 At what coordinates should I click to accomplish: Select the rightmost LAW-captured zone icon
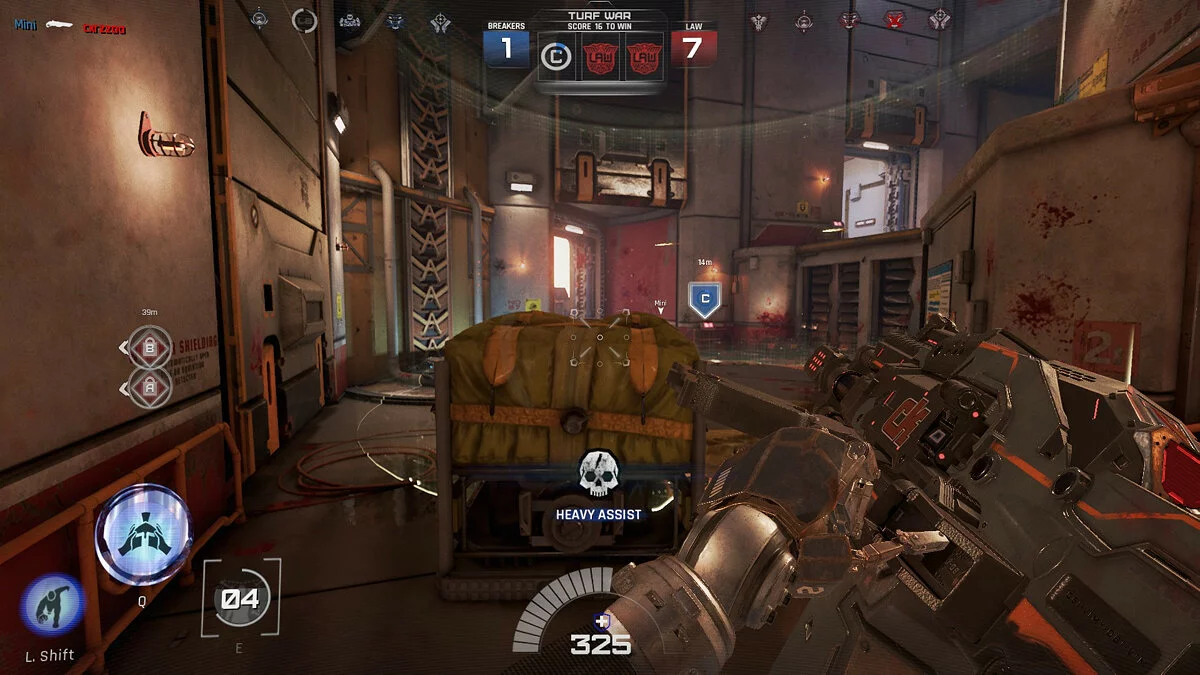click(x=642, y=59)
